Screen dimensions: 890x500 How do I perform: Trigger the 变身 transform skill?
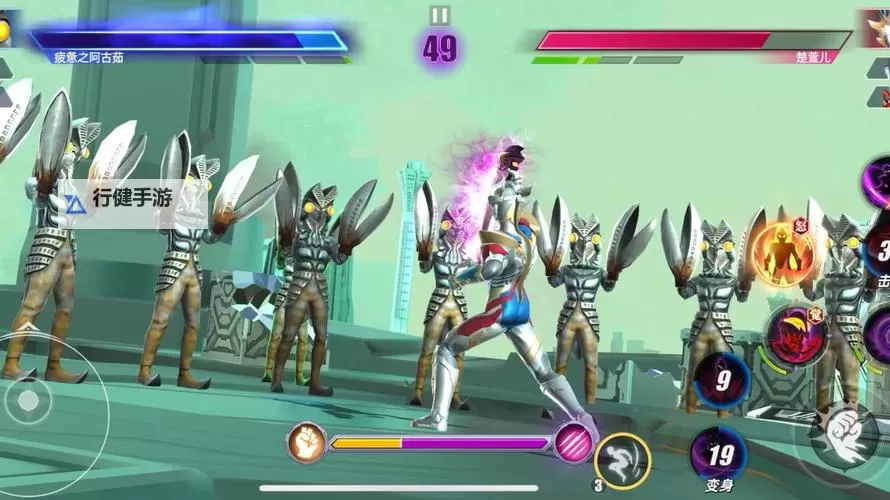click(x=718, y=454)
